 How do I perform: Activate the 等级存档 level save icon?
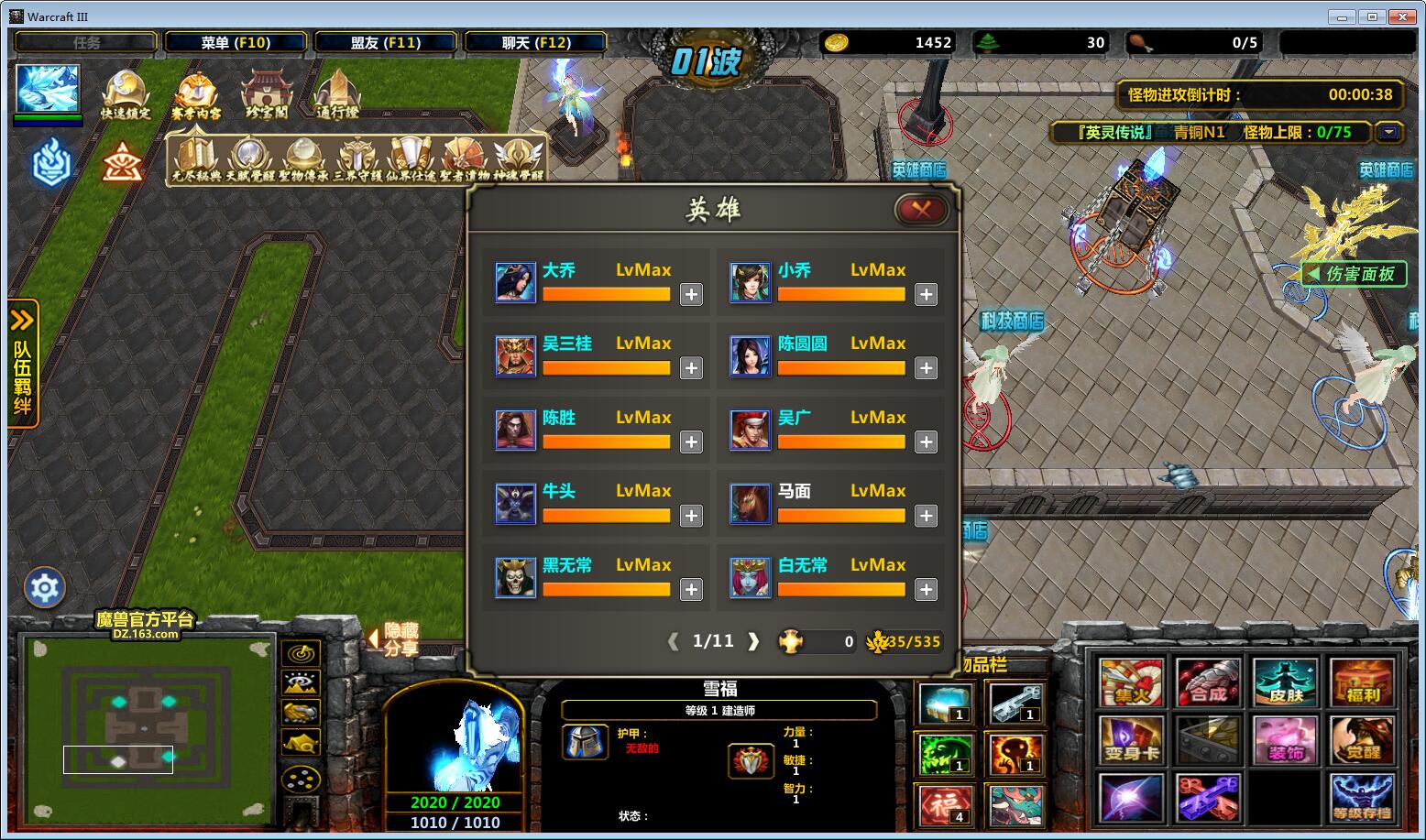coord(1362,798)
